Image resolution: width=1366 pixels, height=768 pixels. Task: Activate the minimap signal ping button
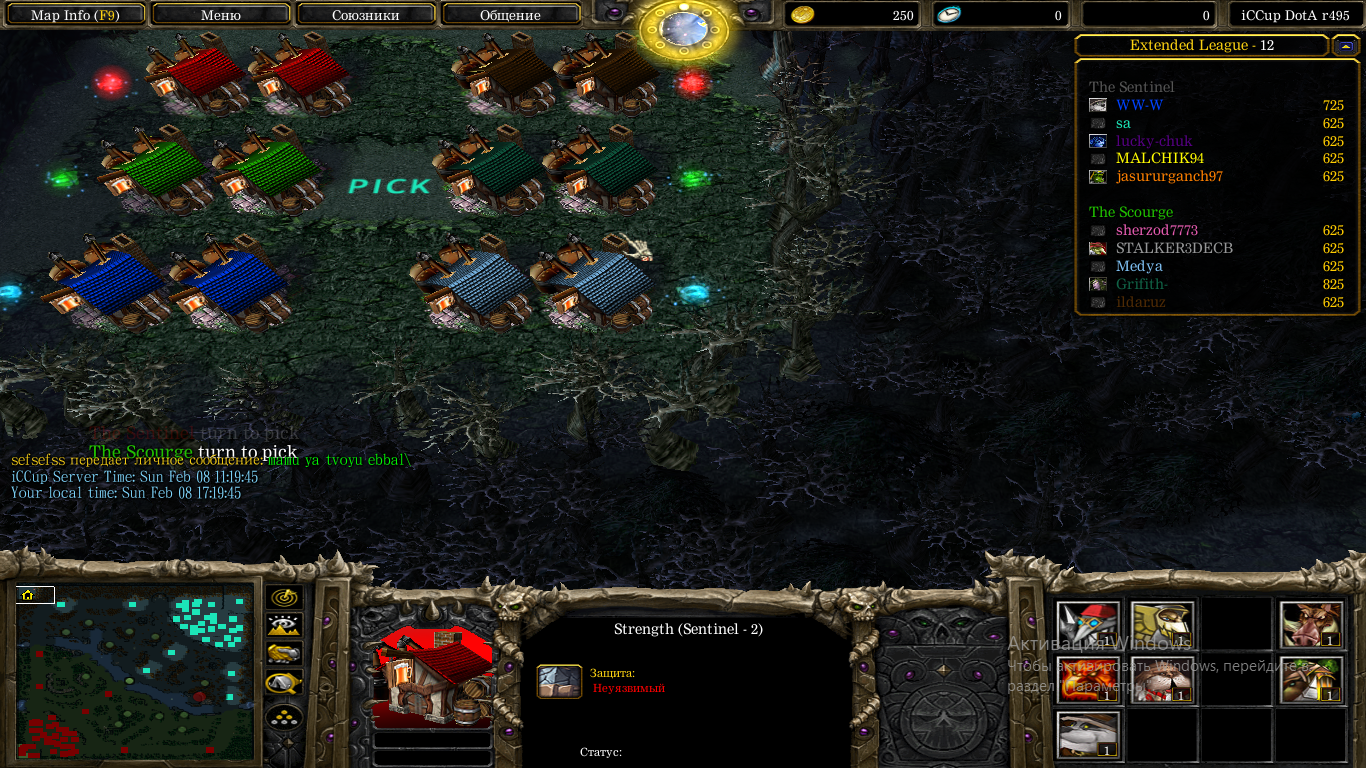point(285,598)
